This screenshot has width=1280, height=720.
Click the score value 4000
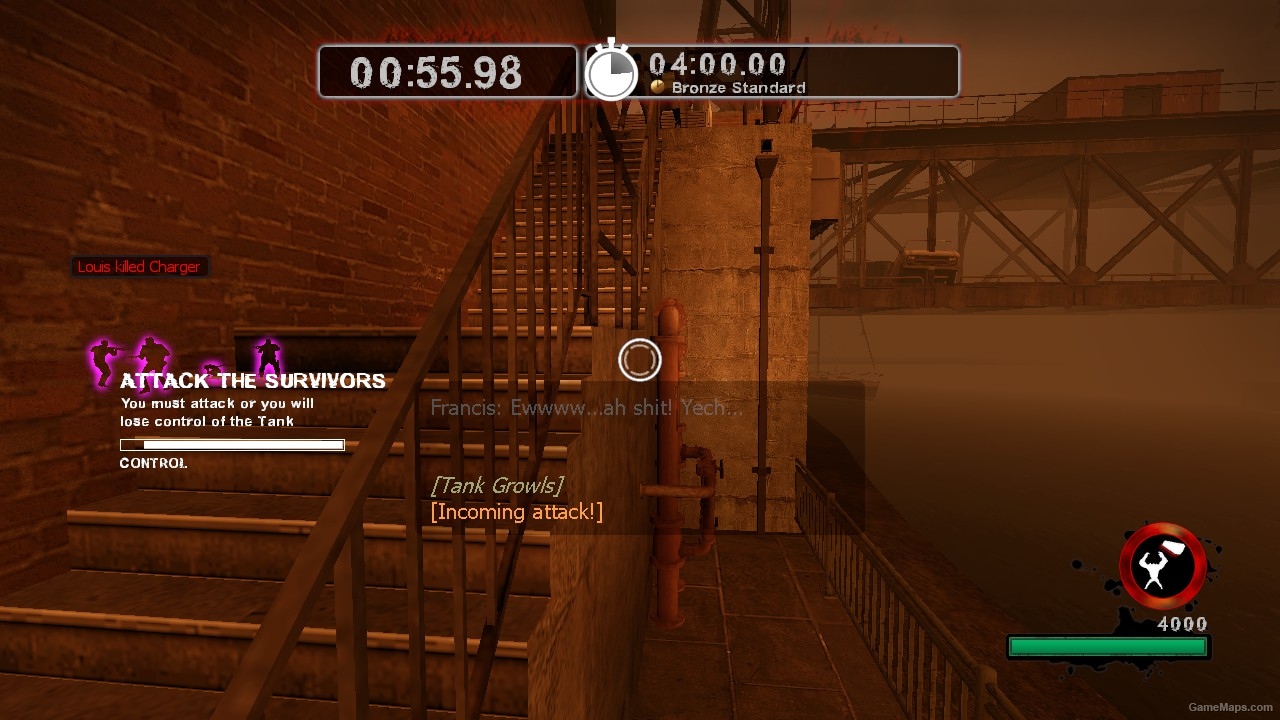click(x=1181, y=623)
